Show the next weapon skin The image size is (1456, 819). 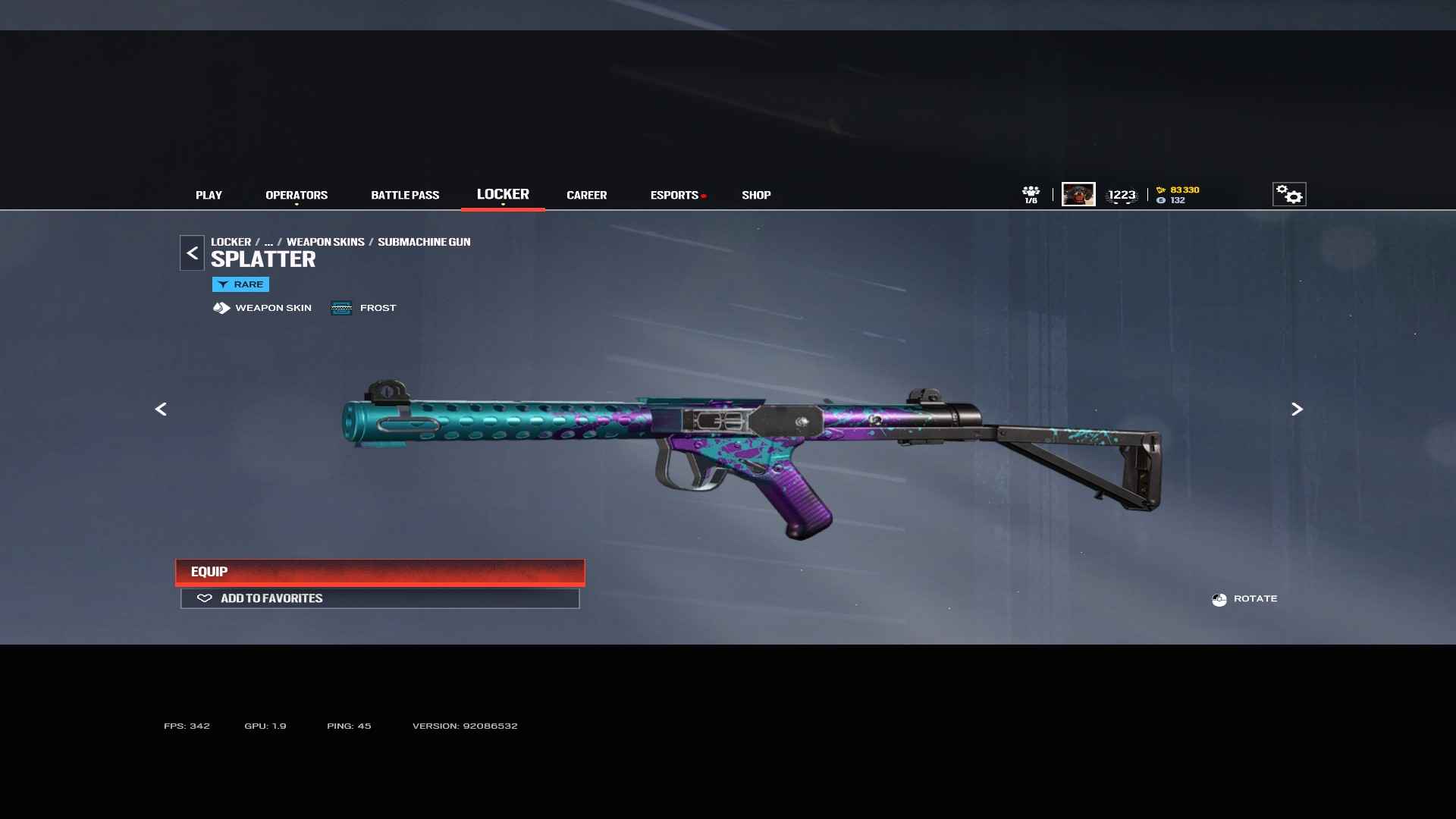point(1297,409)
